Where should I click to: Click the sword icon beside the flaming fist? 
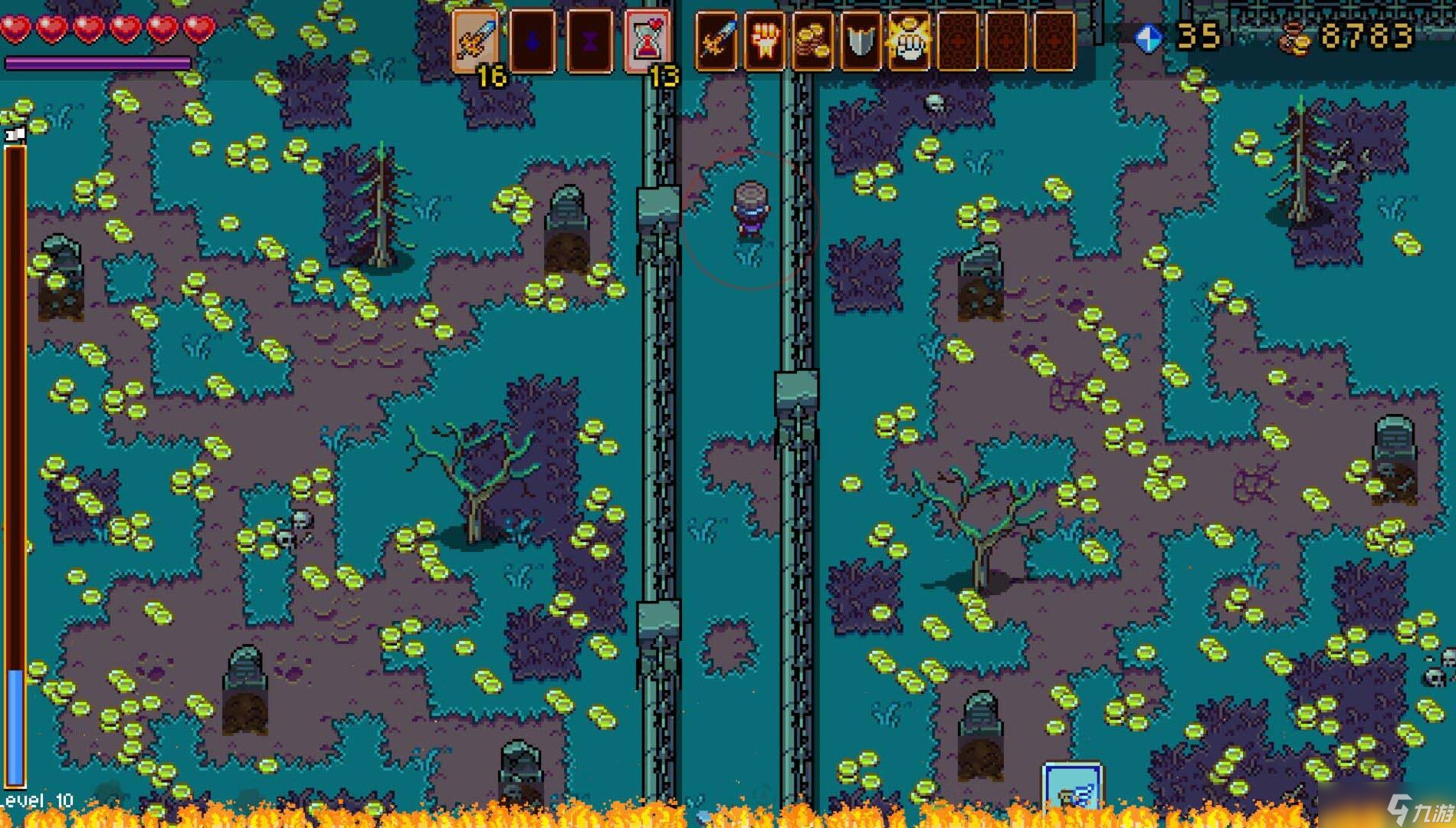click(717, 41)
